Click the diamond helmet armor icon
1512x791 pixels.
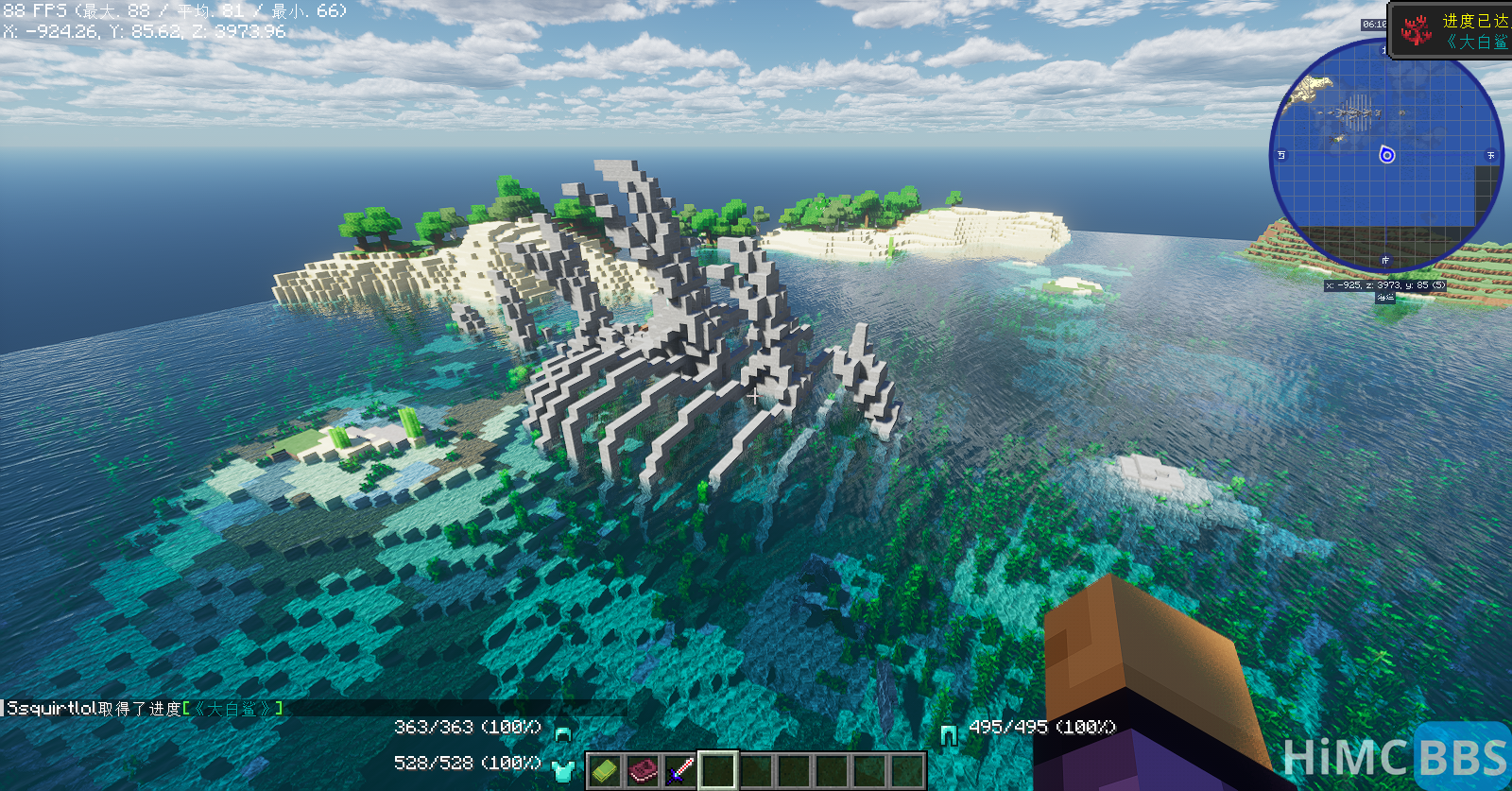click(563, 732)
